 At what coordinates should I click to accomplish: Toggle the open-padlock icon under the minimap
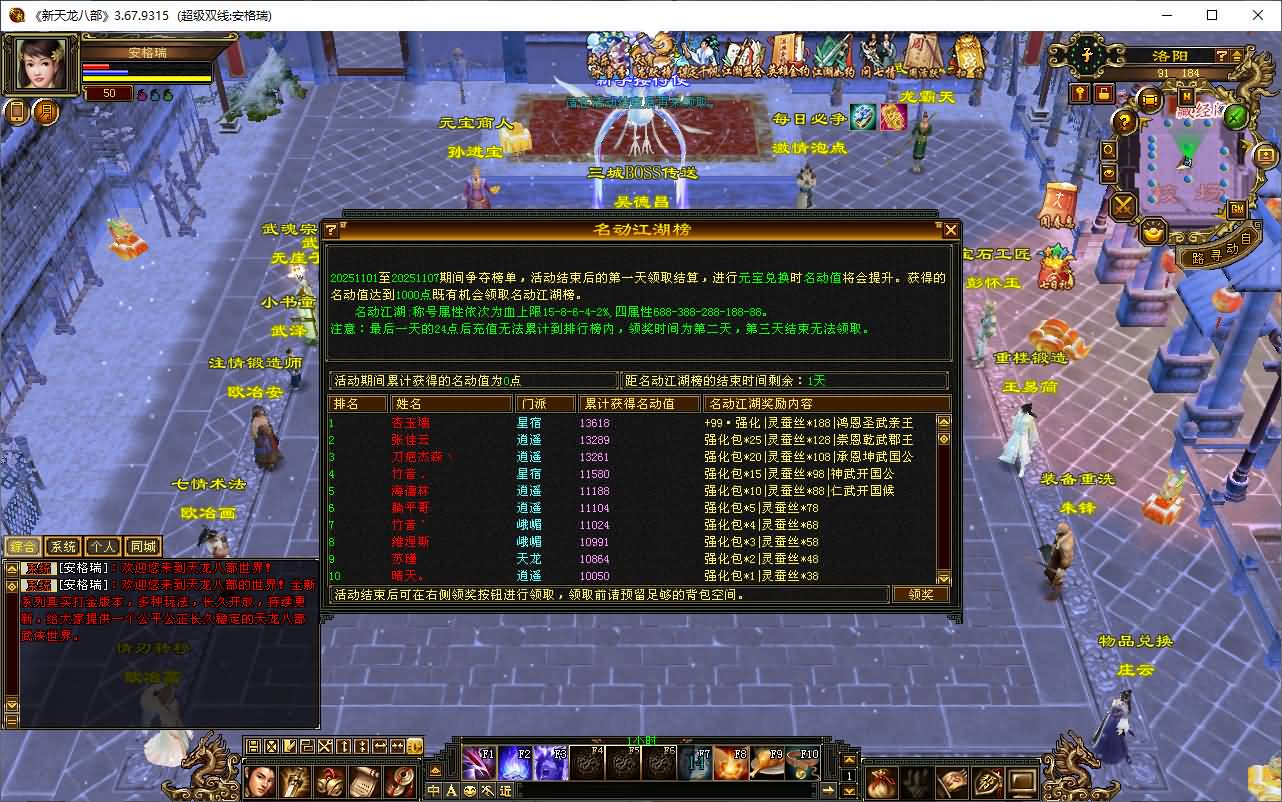coord(1105,93)
